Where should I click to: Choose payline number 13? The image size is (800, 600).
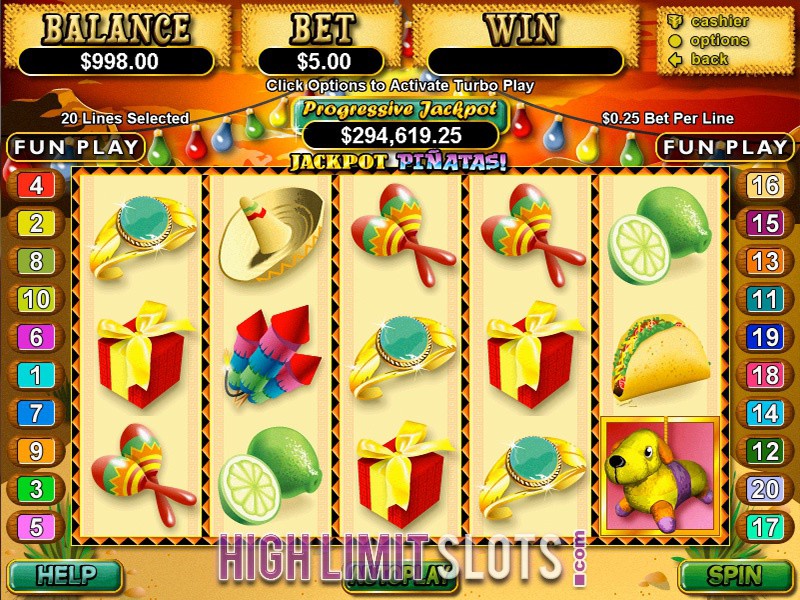click(765, 261)
